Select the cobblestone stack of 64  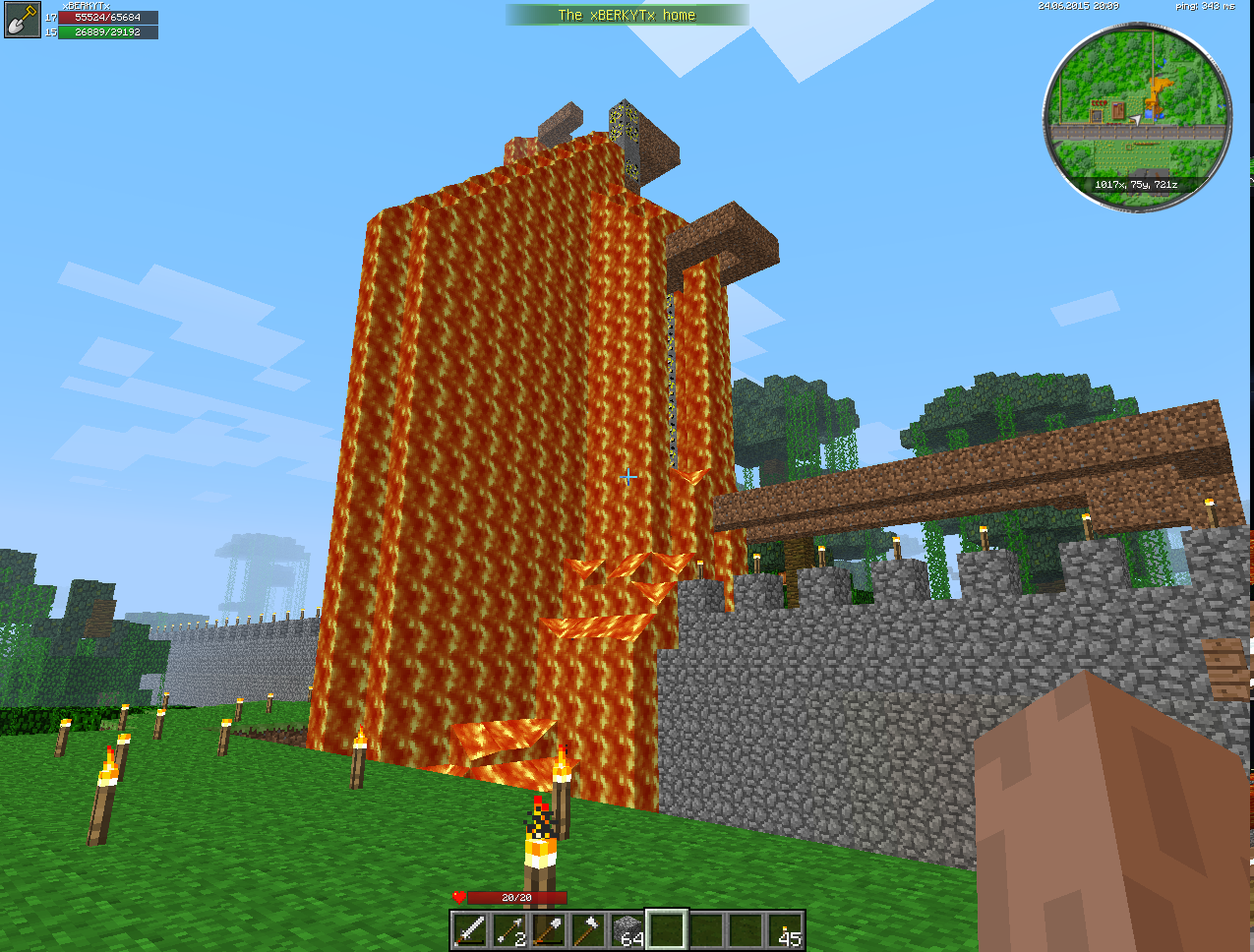[627, 930]
